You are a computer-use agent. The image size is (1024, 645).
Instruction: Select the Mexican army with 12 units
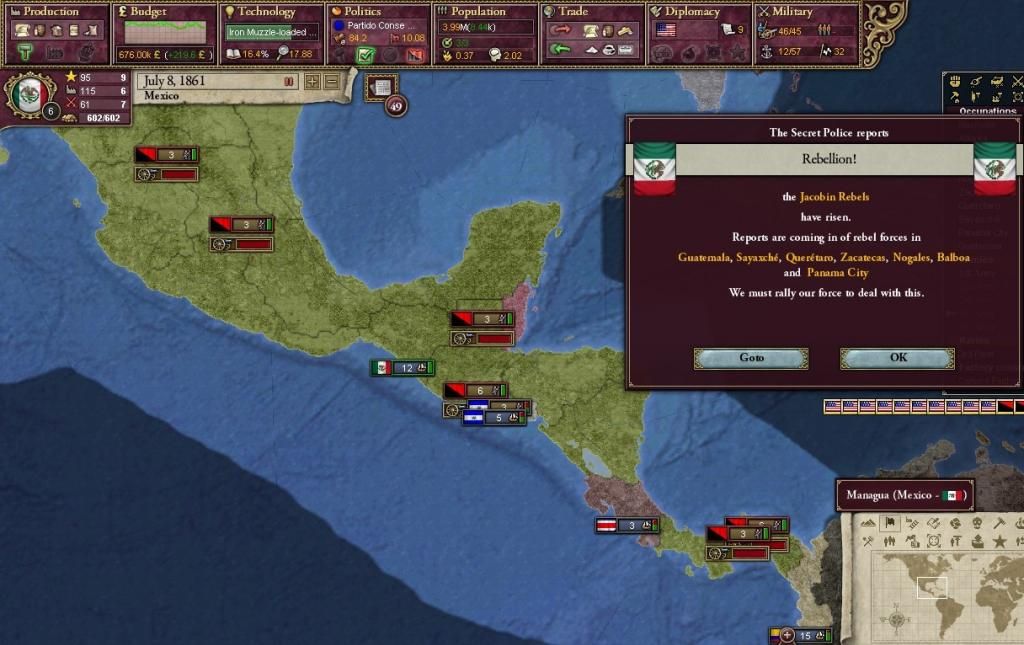tap(402, 368)
